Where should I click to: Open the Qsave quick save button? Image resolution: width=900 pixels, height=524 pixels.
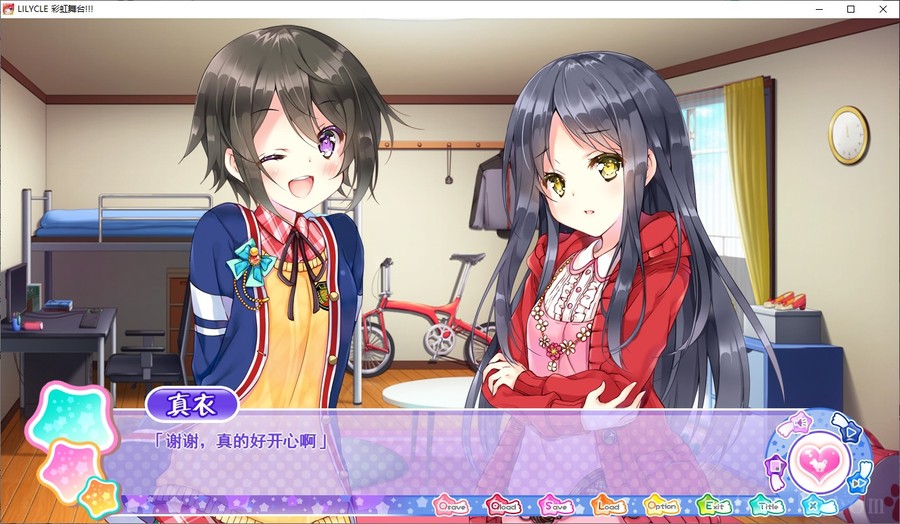(451, 506)
